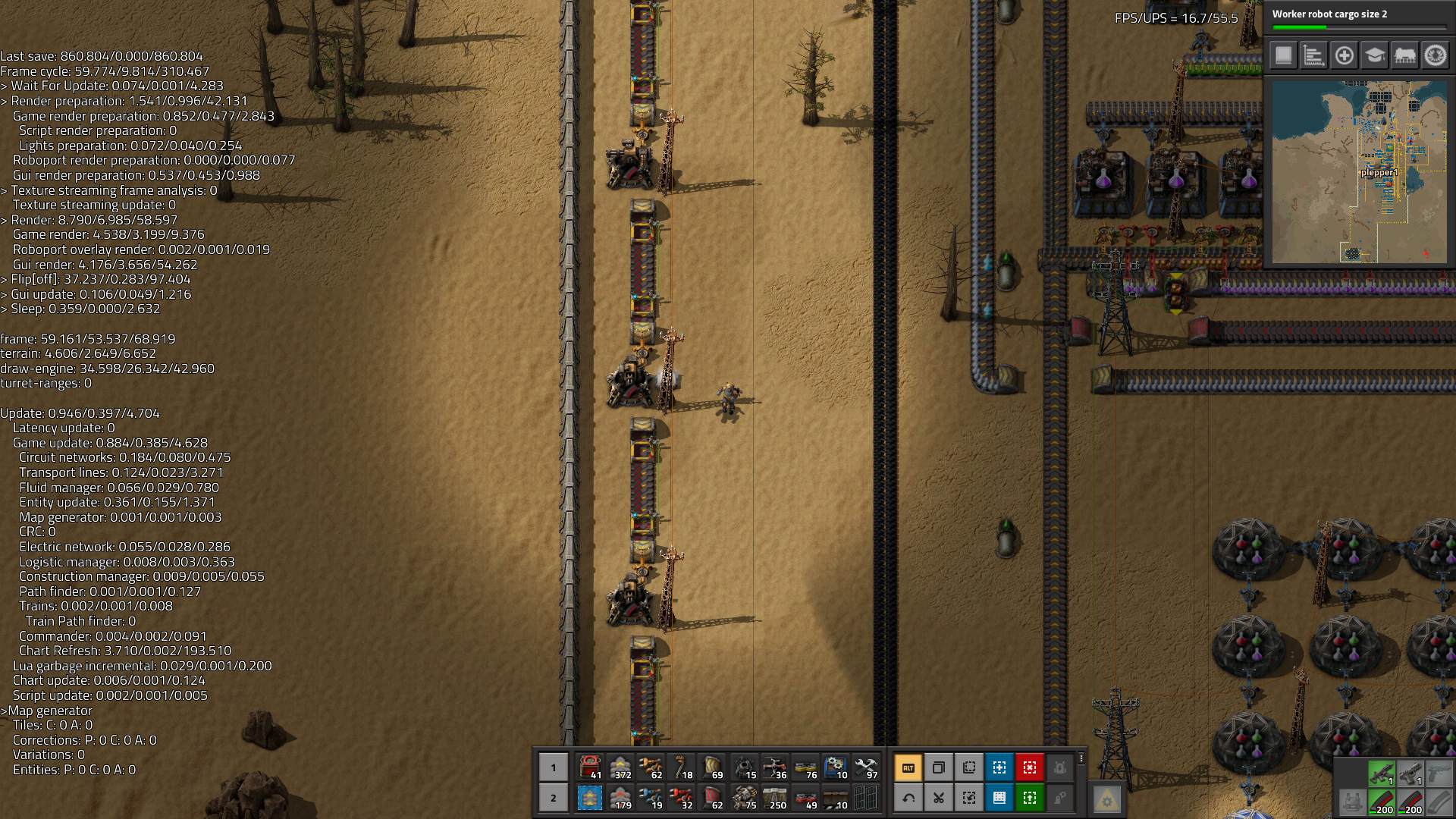This screenshot has width=1456, height=819.
Task: Select quickbar row 2 button
Action: pyautogui.click(x=554, y=798)
